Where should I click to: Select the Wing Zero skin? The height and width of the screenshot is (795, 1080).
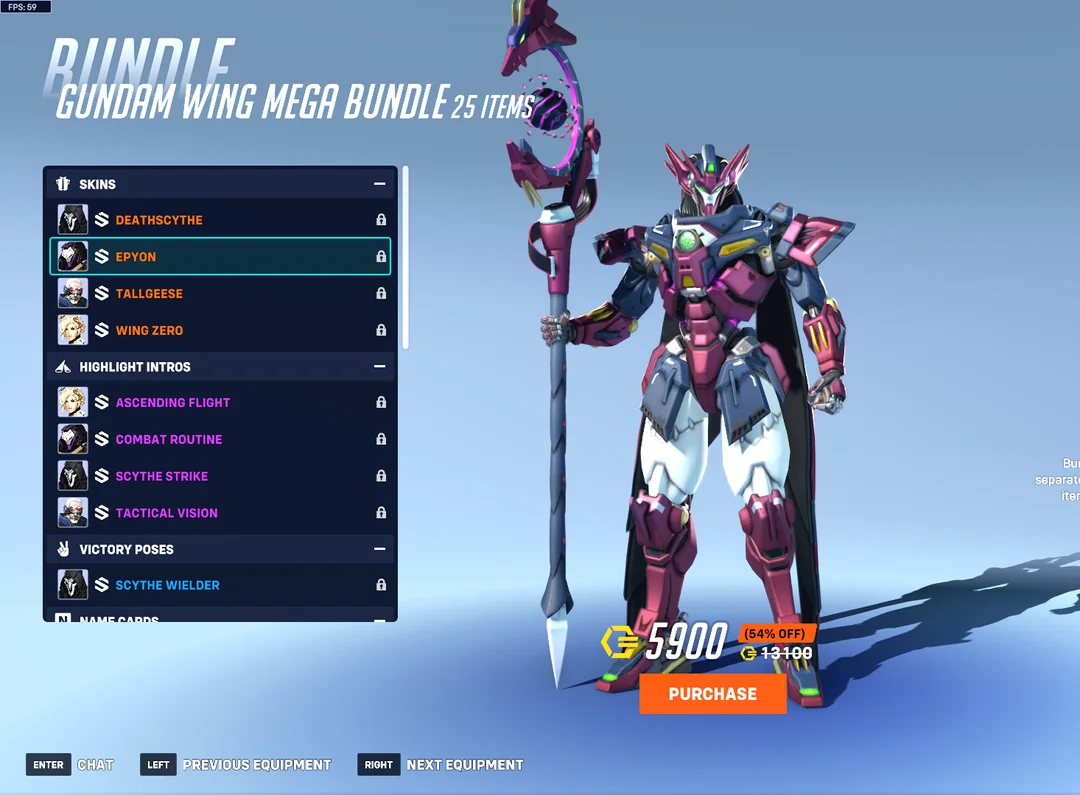(x=220, y=330)
